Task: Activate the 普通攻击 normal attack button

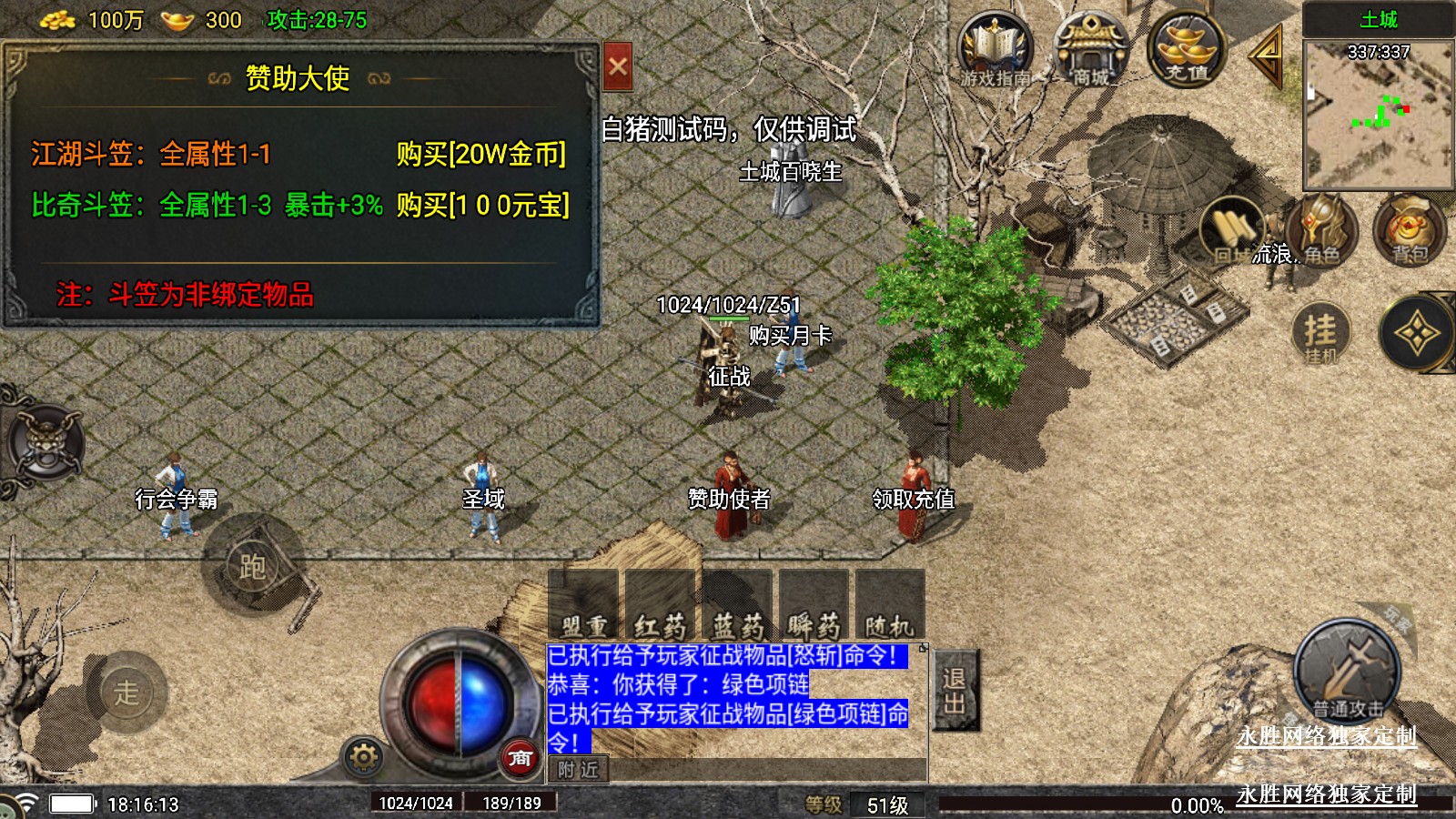Action: (1346, 674)
